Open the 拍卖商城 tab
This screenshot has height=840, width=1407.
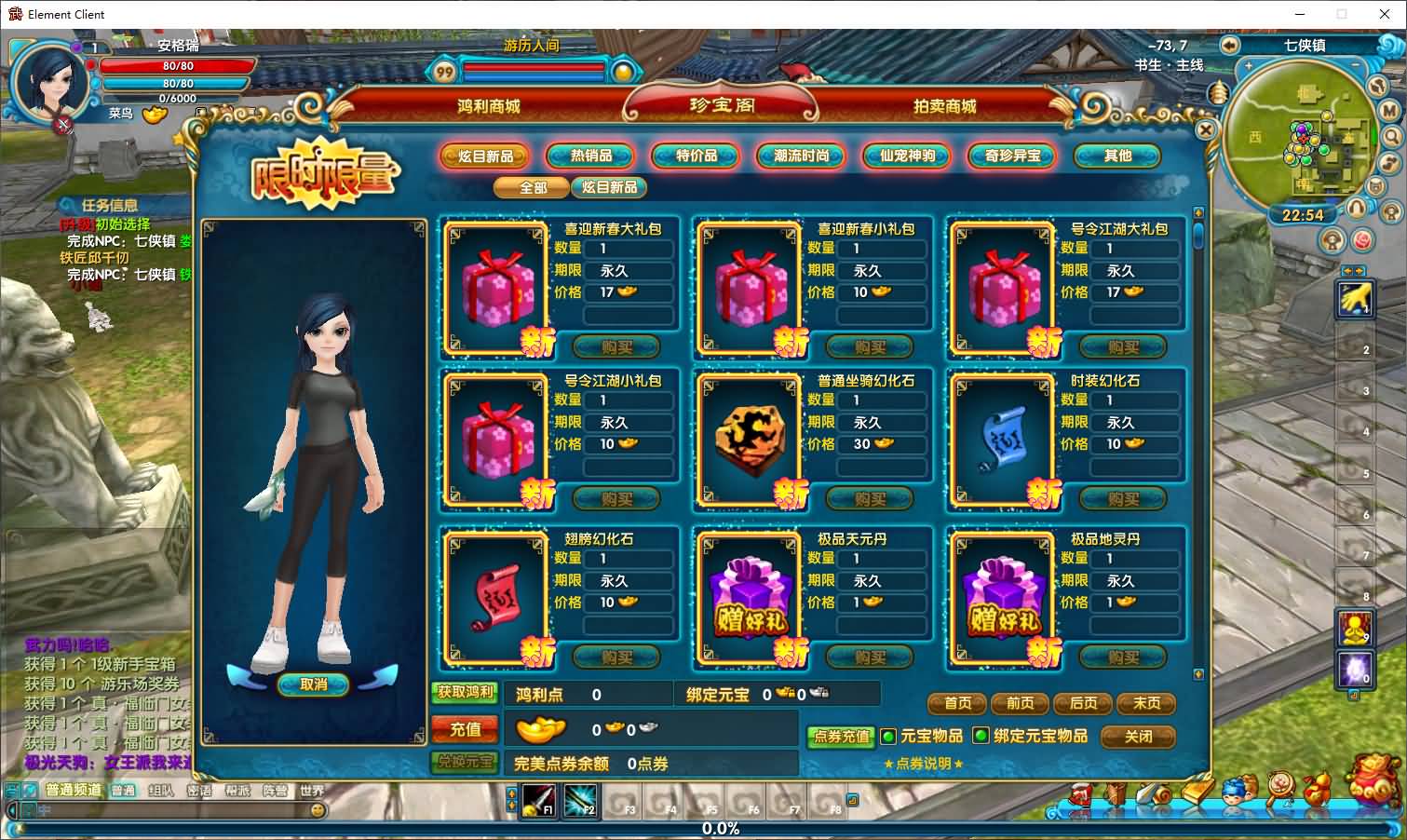944,106
